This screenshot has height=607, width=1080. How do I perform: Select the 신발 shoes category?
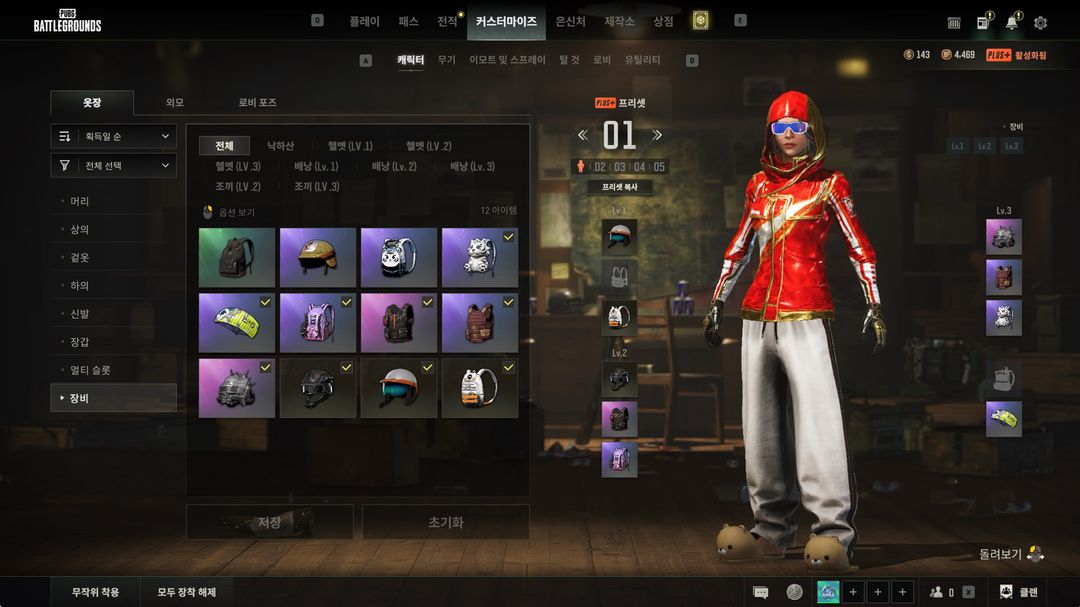[x=80, y=314]
